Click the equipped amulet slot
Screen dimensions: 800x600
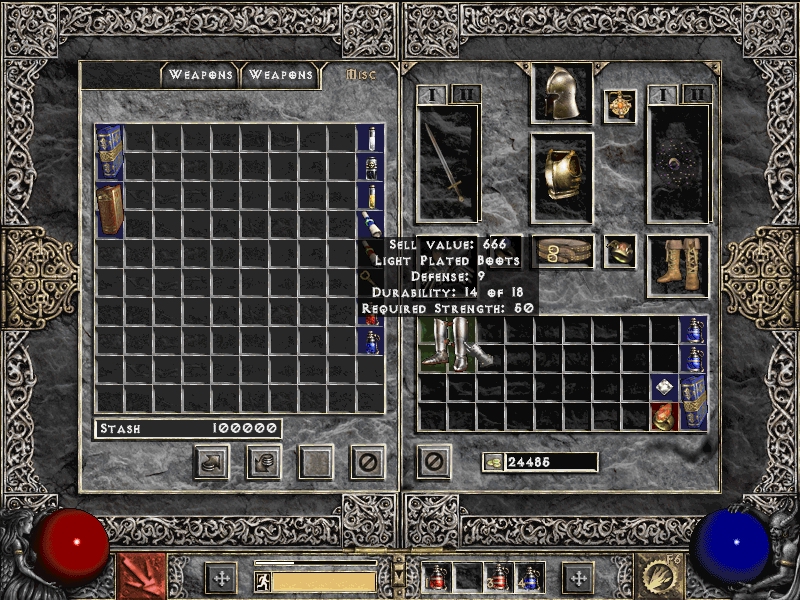click(620, 107)
